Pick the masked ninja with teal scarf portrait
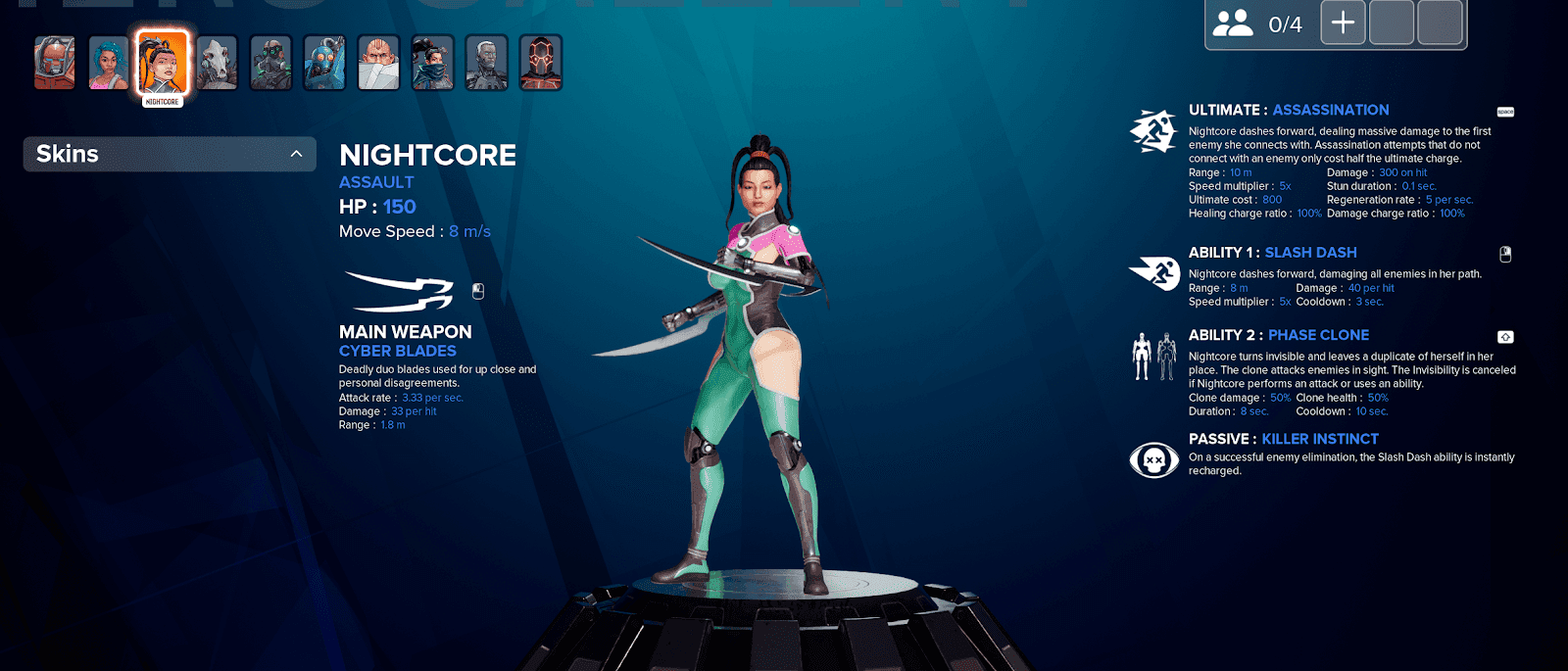The width and height of the screenshot is (1568, 671). point(432,63)
